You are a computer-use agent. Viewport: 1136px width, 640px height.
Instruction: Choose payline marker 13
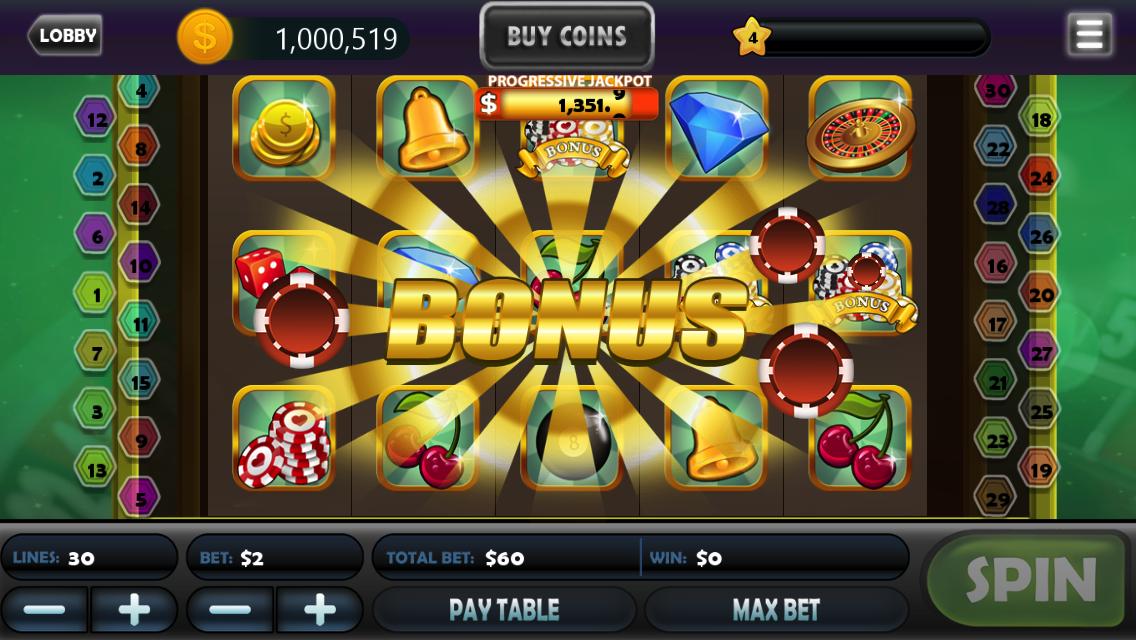coord(96,469)
